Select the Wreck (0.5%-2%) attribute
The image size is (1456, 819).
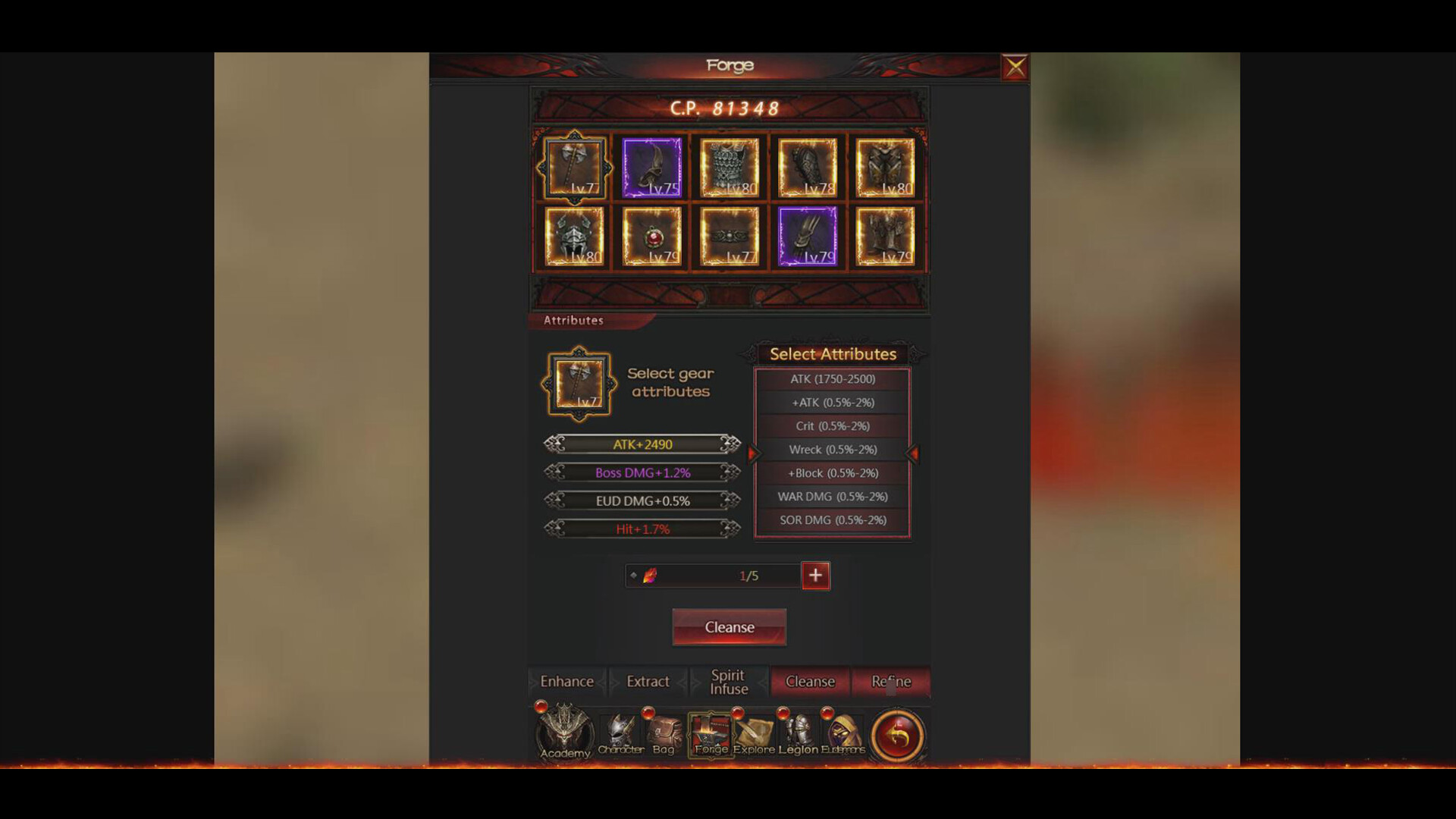coord(832,450)
